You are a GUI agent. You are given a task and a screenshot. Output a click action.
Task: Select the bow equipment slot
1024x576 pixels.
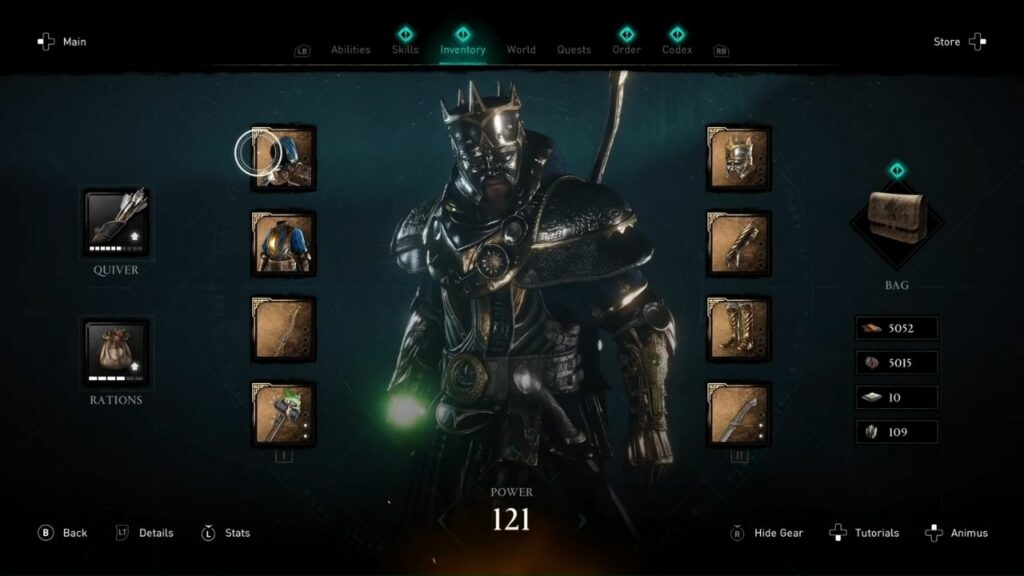click(284, 329)
